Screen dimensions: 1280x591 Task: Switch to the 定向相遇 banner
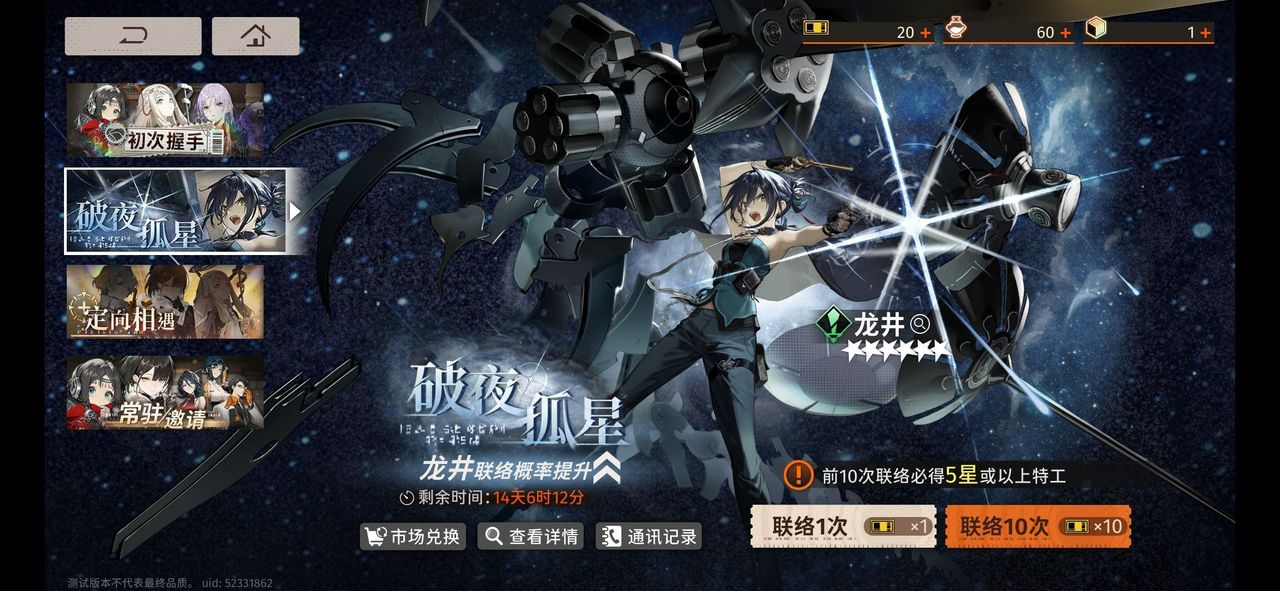pos(165,301)
